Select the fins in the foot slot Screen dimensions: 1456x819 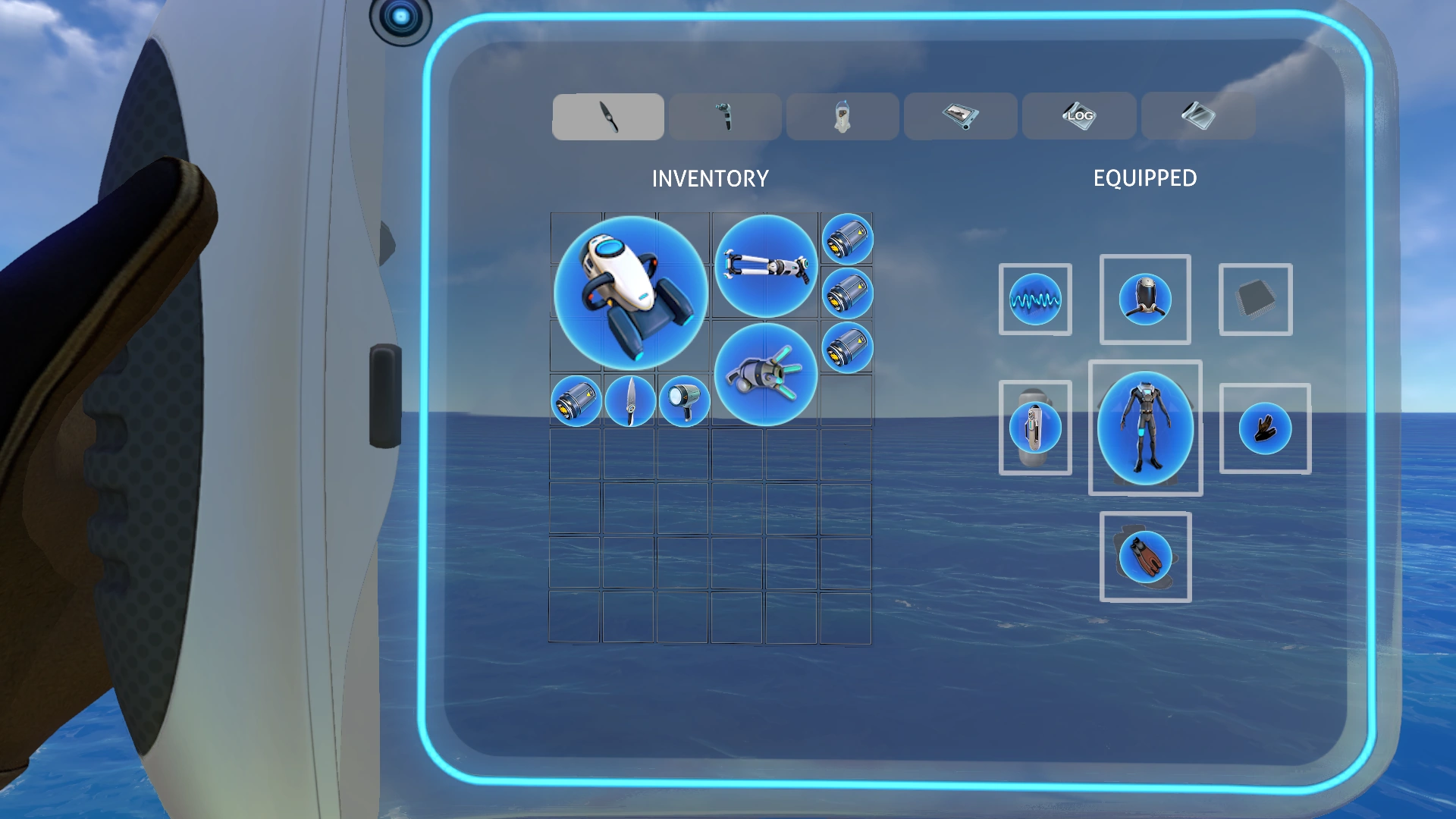1145,556
